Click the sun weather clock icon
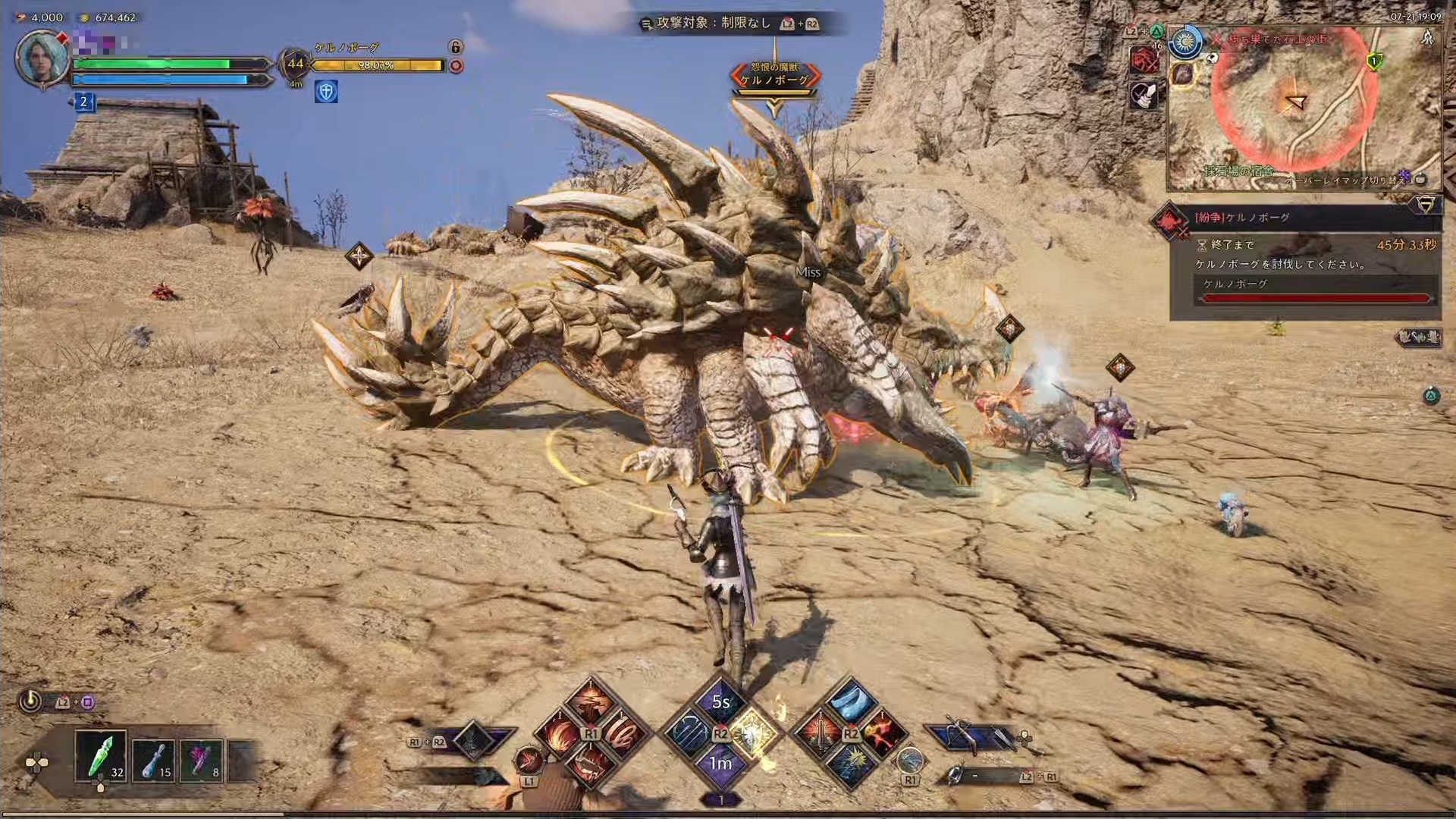Viewport: 1456px width, 819px height. tap(1185, 43)
